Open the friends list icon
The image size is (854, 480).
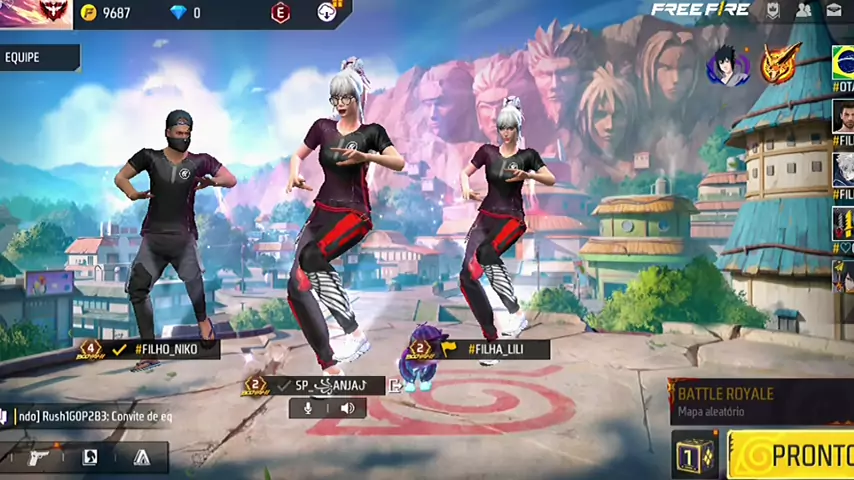(803, 11)
